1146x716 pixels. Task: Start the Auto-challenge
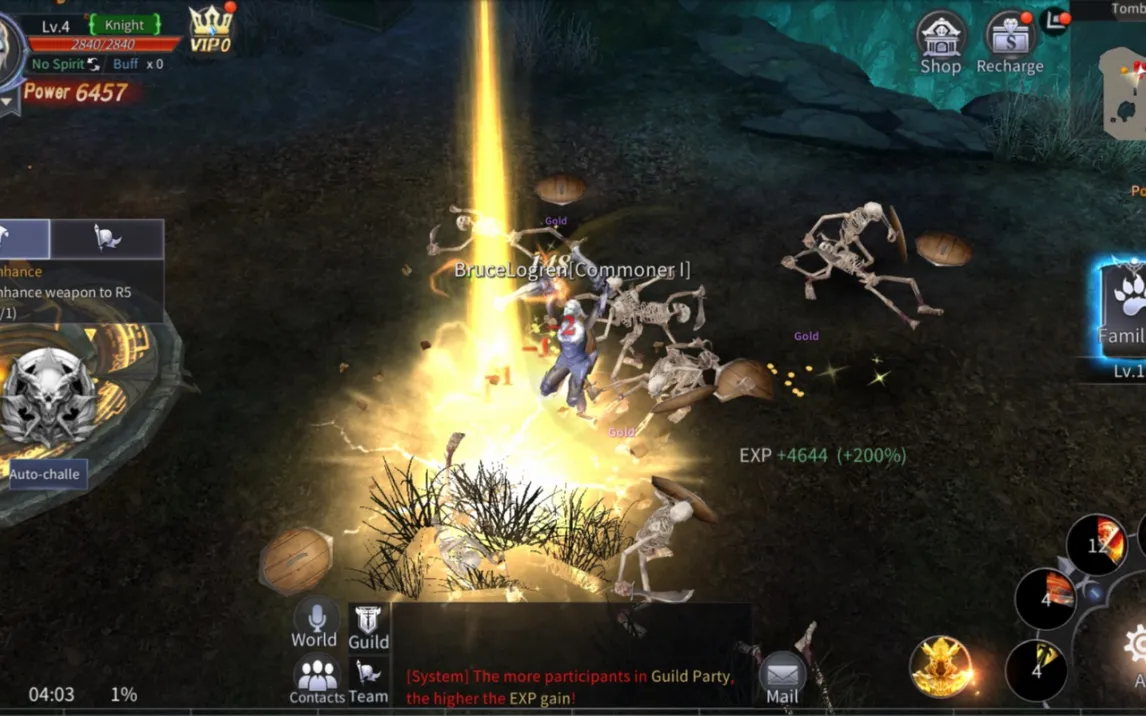45,474
